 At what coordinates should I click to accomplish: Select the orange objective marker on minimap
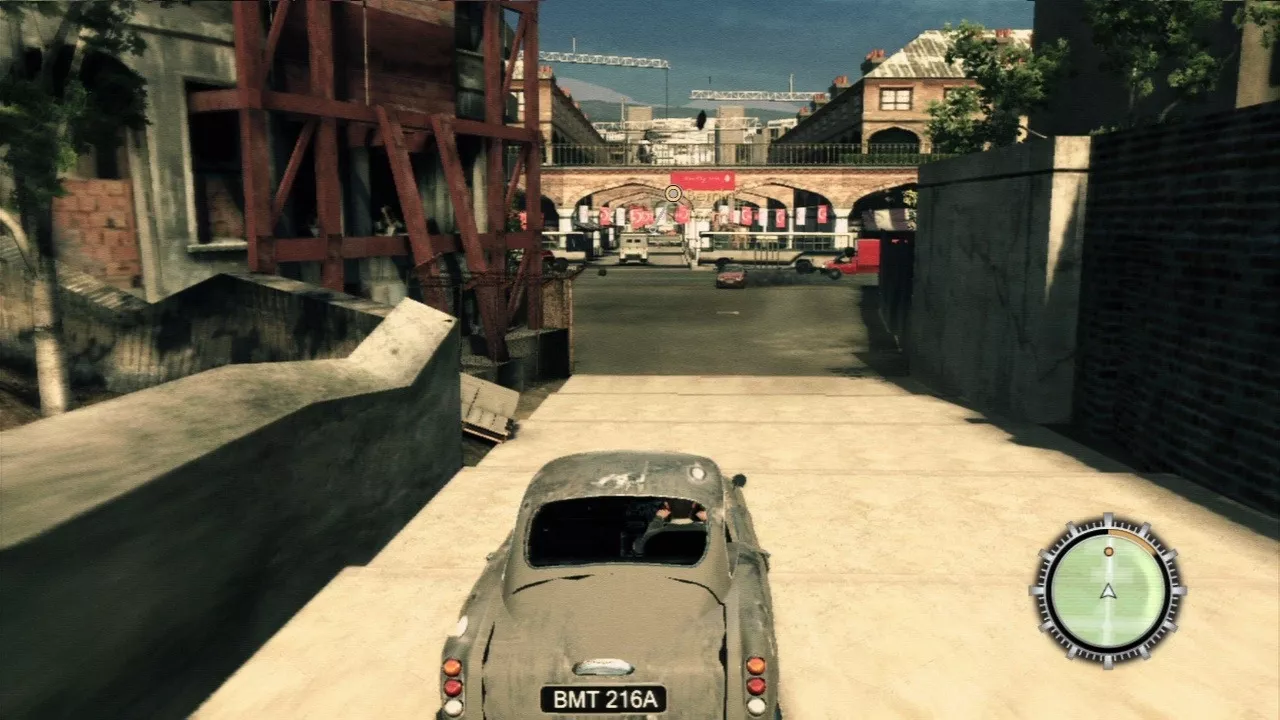click(1108, 551)
